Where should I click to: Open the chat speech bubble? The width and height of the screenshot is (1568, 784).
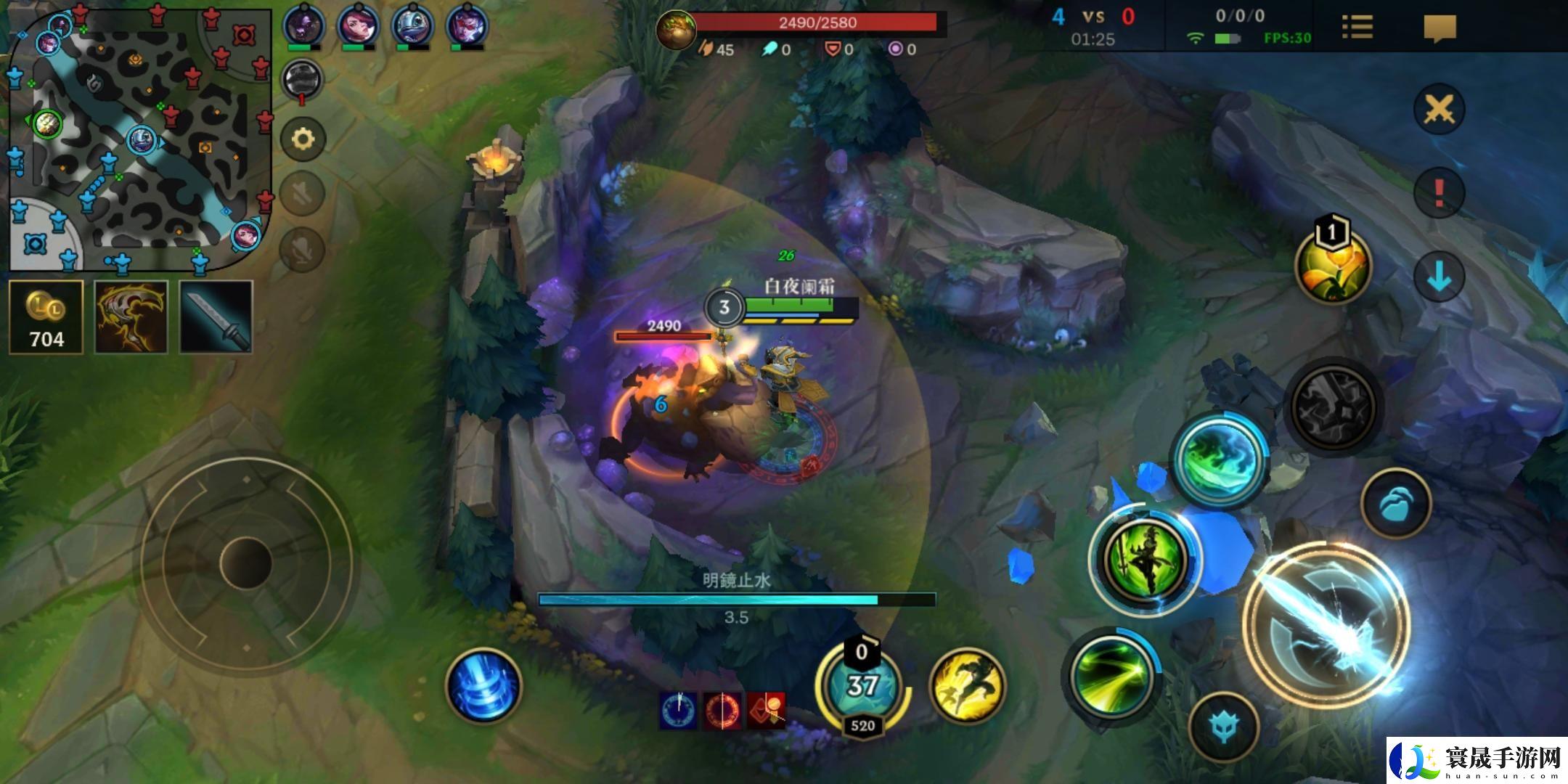click(x=1440, y=28)
